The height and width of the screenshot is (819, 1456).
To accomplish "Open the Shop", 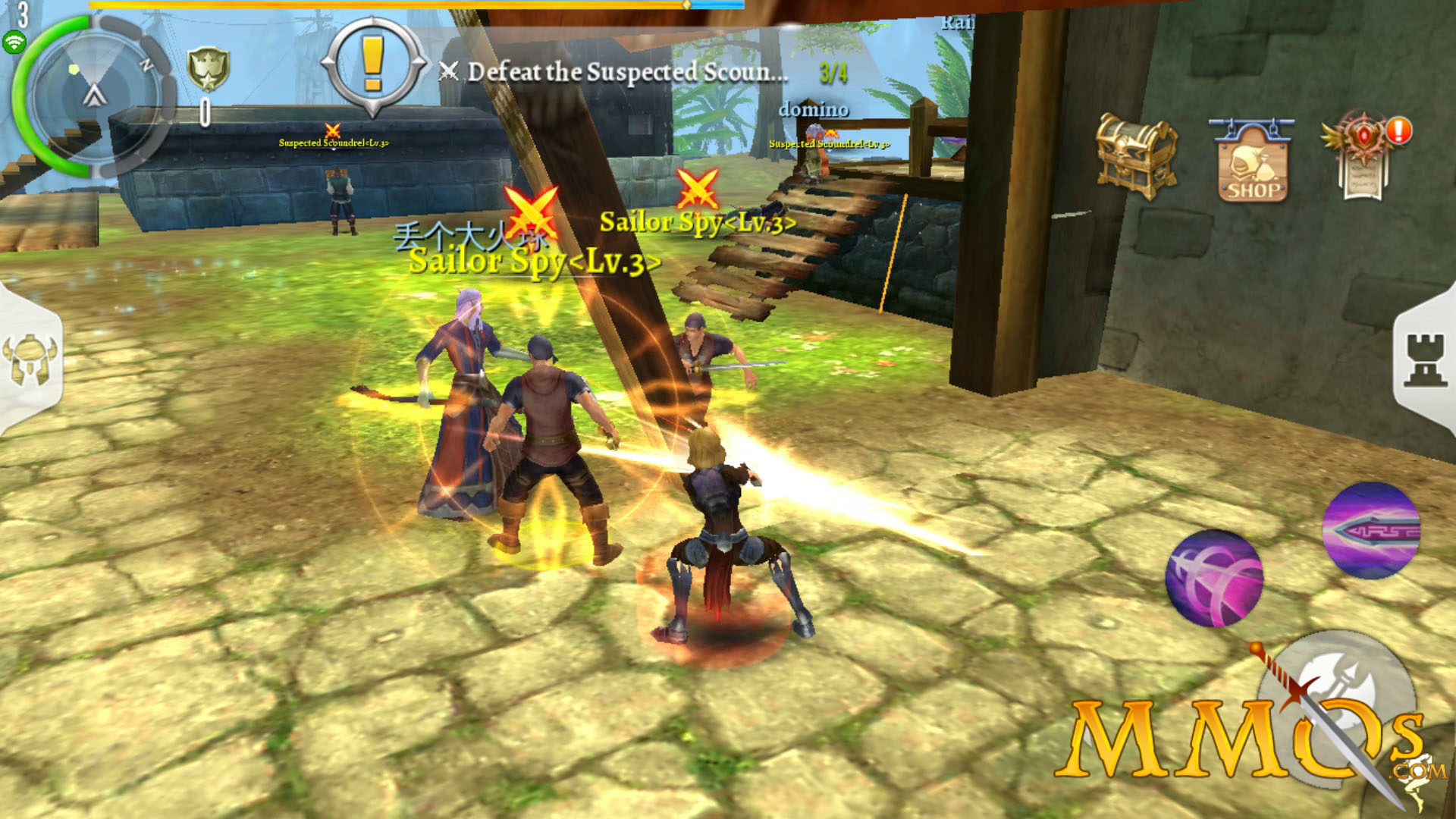I will click(x=1252, y=162).
